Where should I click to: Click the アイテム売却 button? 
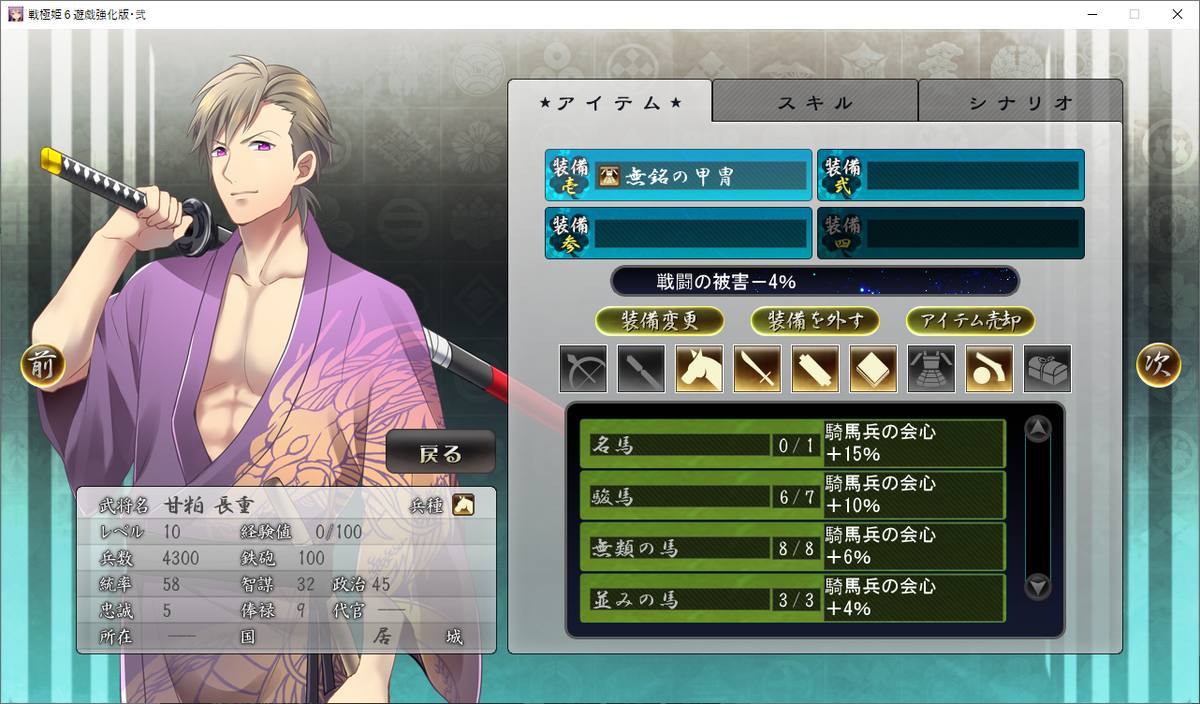tap(970, 320)
